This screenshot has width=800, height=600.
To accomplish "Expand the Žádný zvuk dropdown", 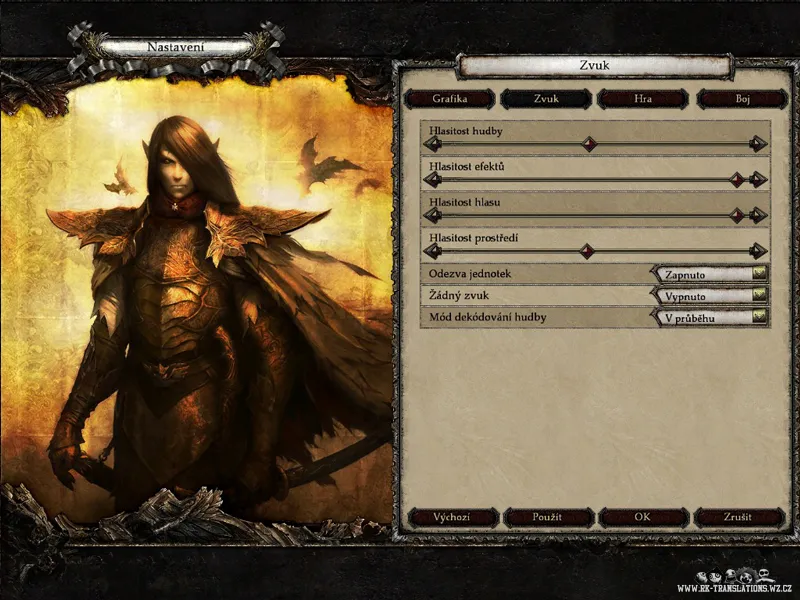I will click(709, 296).
